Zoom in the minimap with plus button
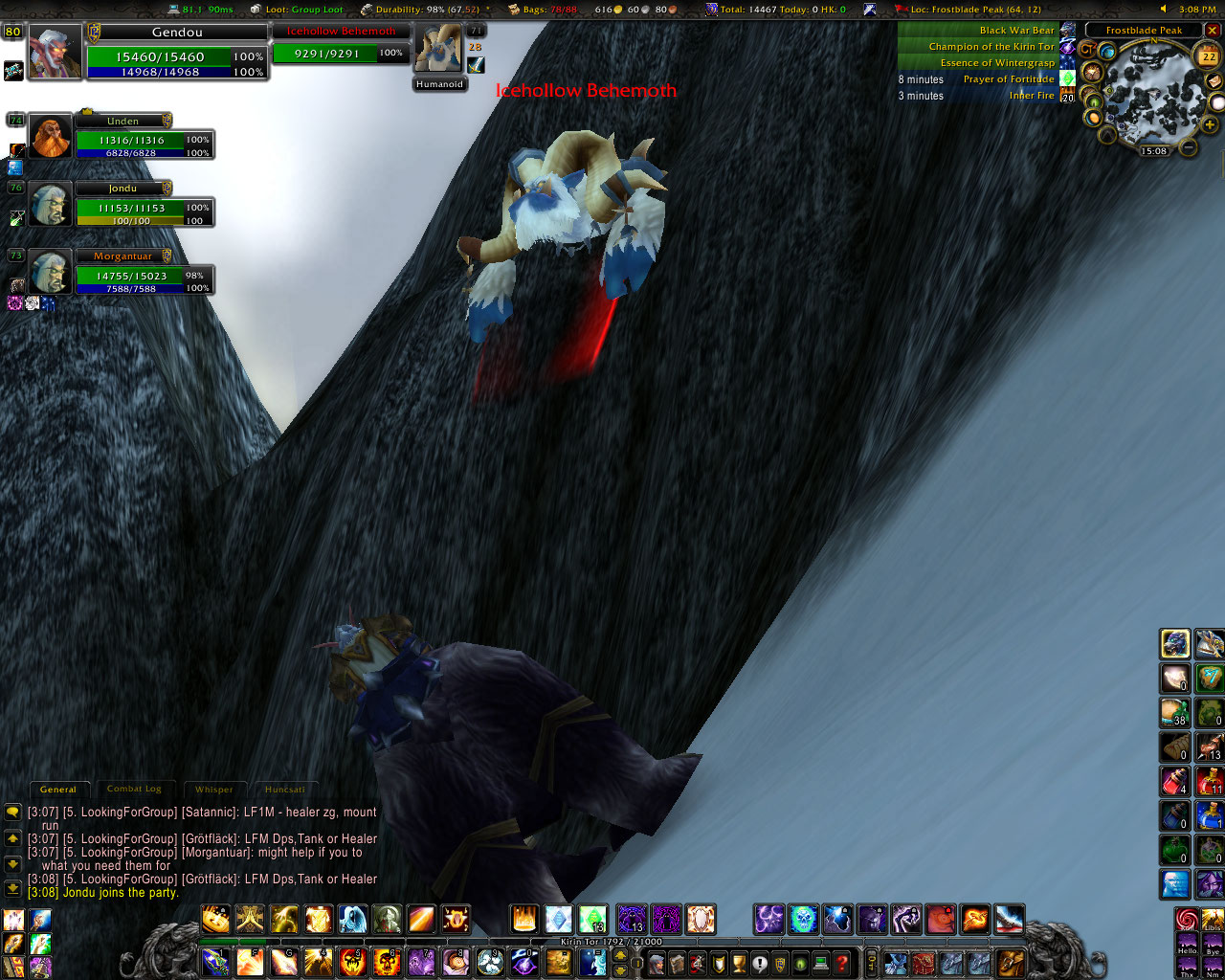Screen dimensions: 1225x980 pos(1210,125)
